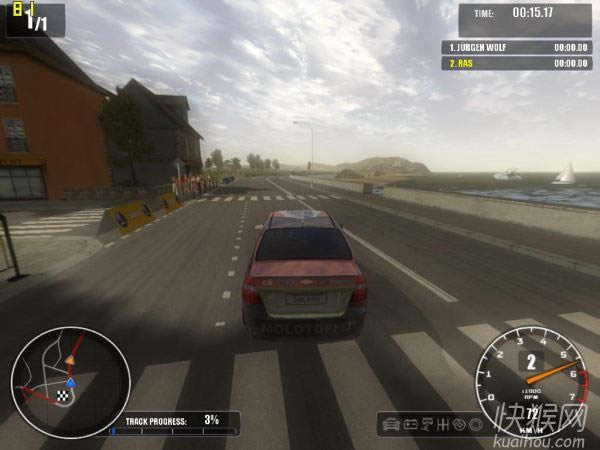
Task: Click the battery damage icon
Action: click(x=411, y=424)
